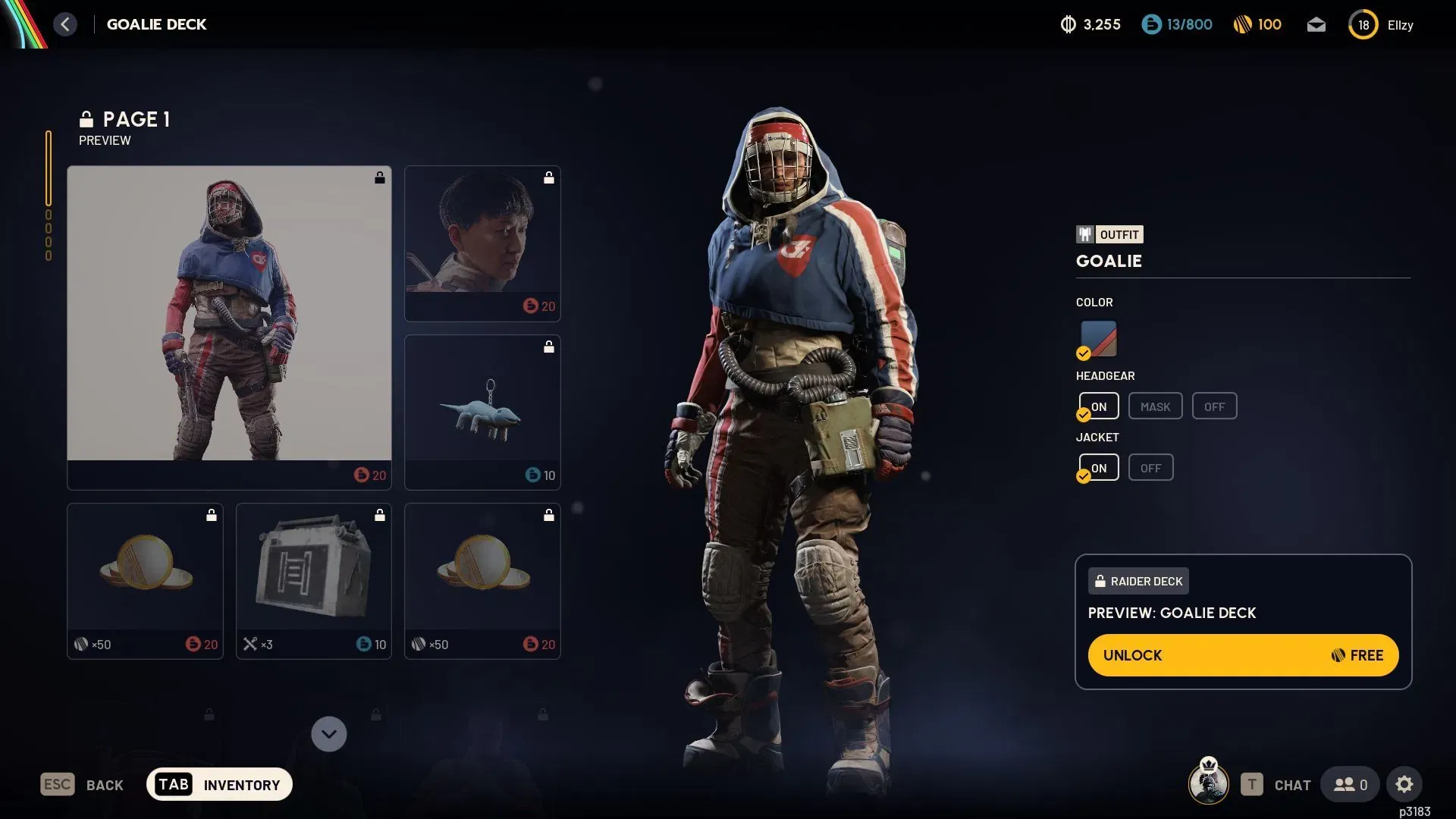
Task: Select the face hairstyle reward tile
Action: 482,243
